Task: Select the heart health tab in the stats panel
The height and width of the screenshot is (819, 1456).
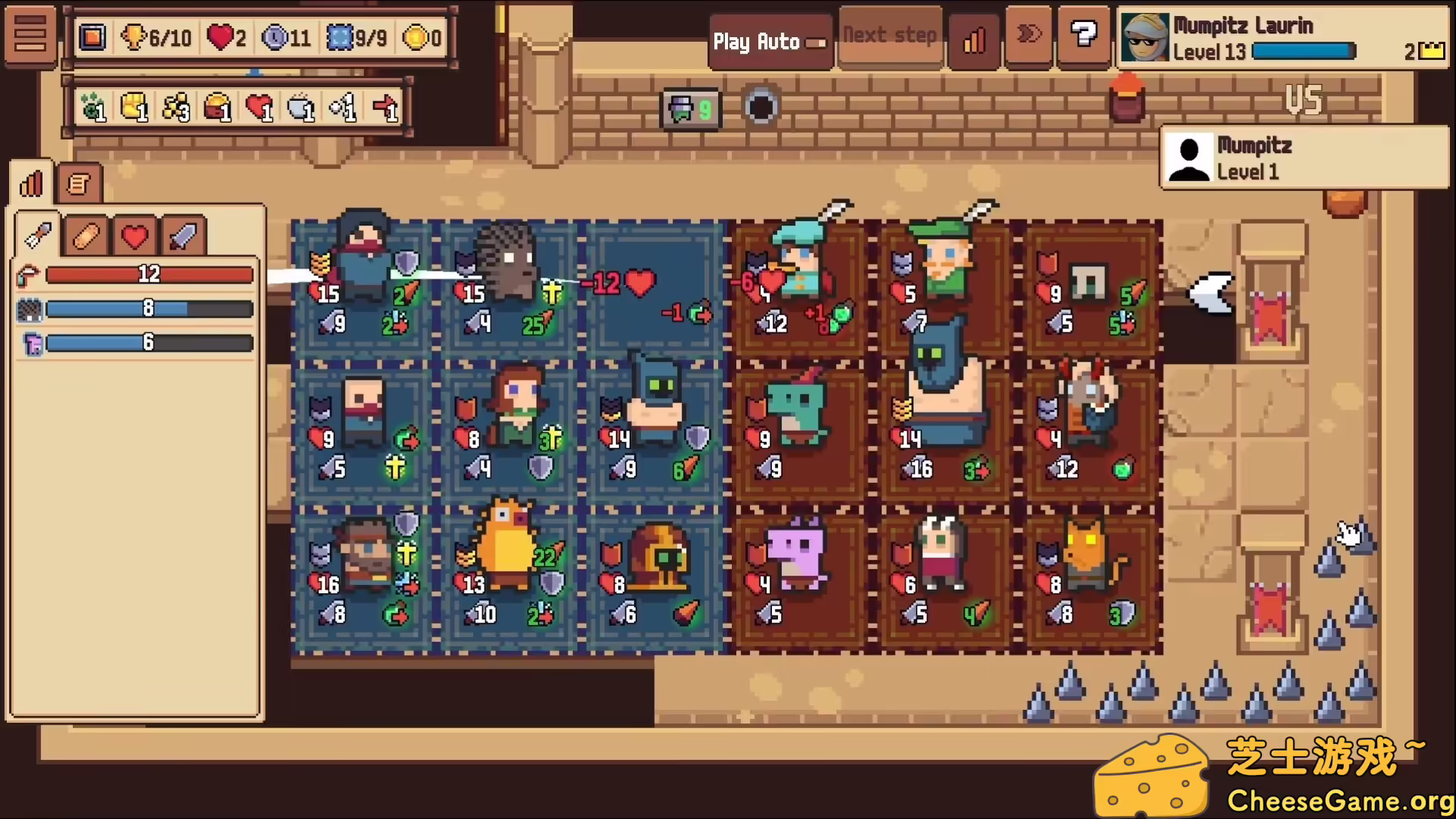Action: click(x=134, y=235)
